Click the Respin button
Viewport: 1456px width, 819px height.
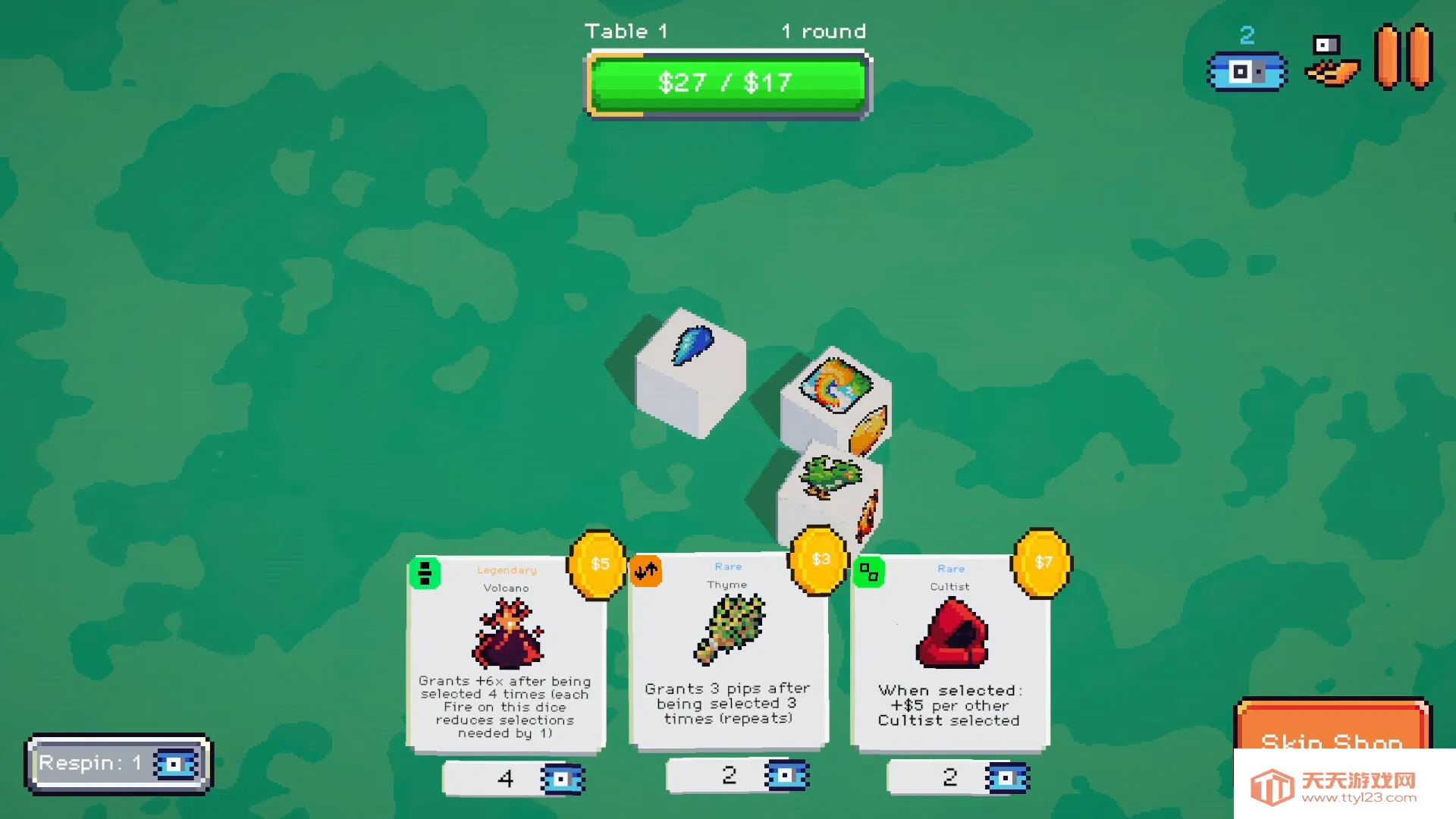[118, 764]
